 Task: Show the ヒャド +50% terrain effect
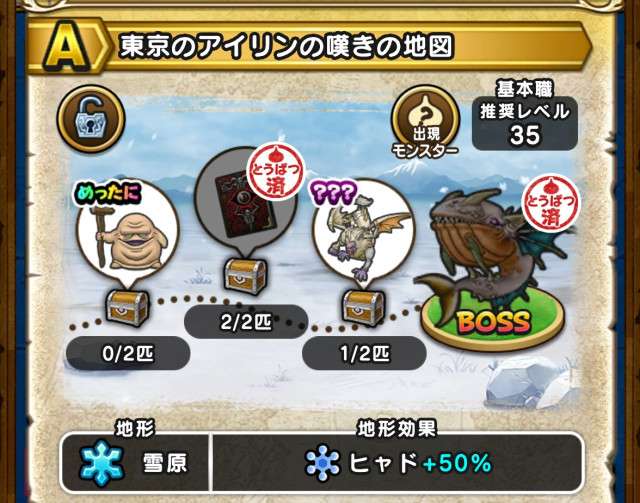point(398,463)
